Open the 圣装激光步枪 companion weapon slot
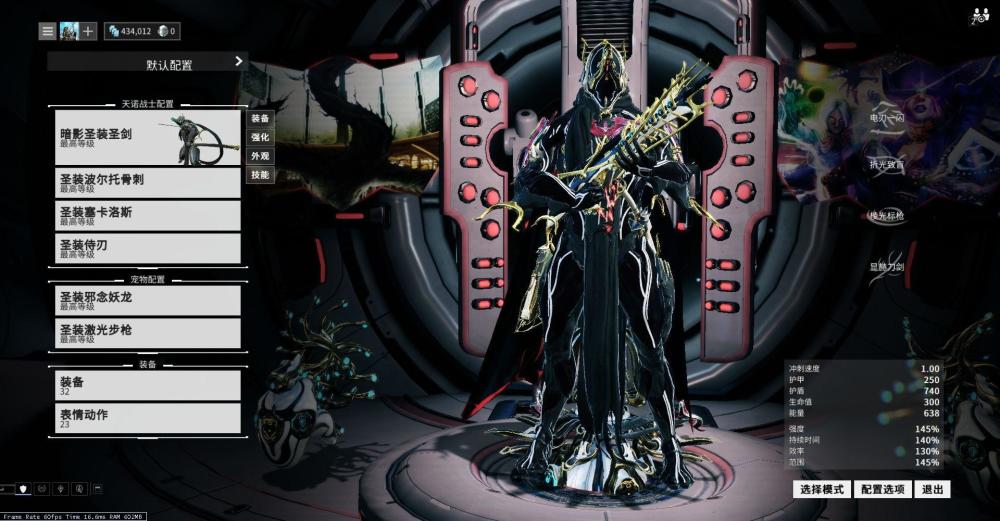 [148, 333]
